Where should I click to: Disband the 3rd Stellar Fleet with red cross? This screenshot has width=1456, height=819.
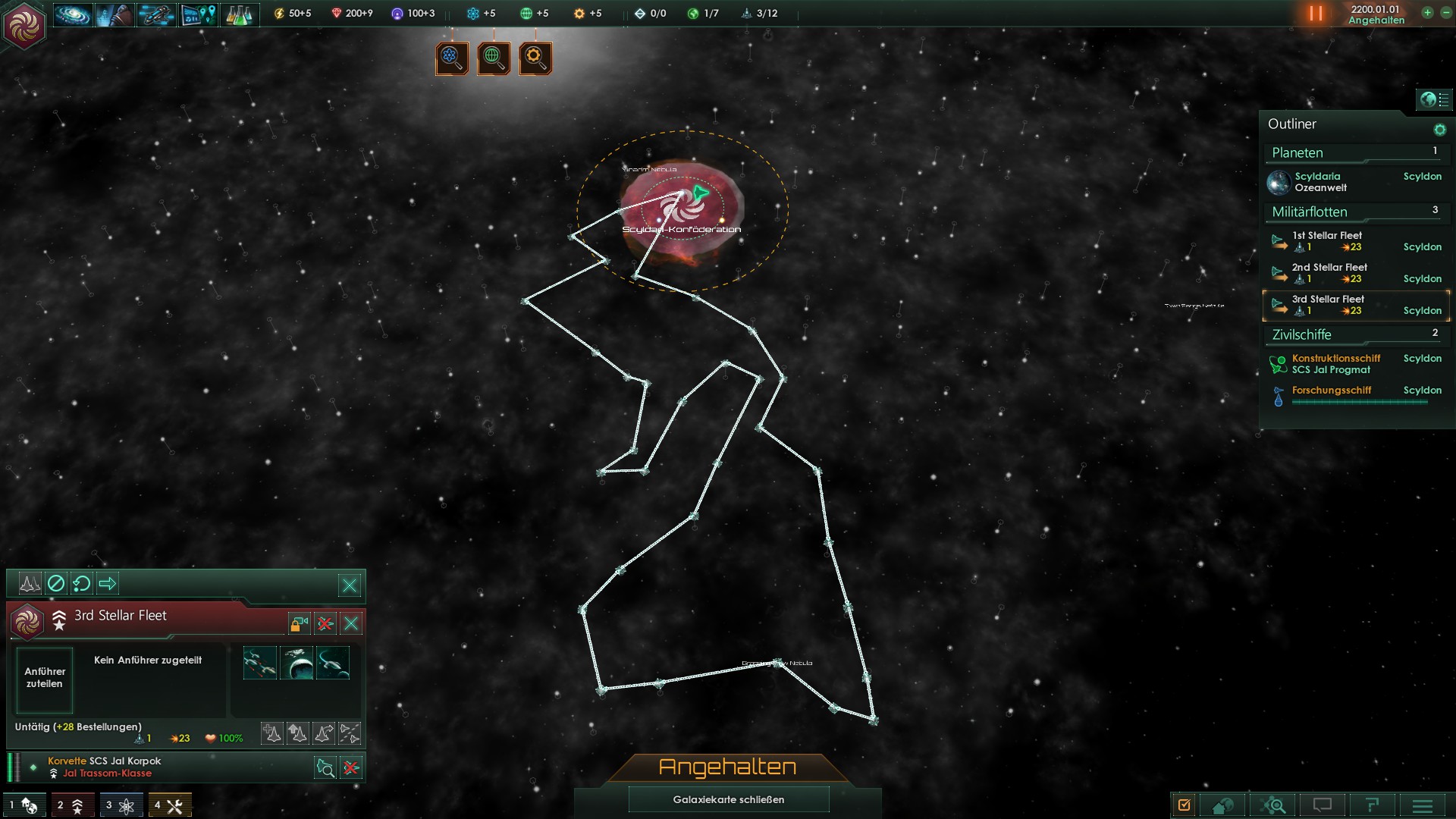pyautogui.click(x=325, y=623)
